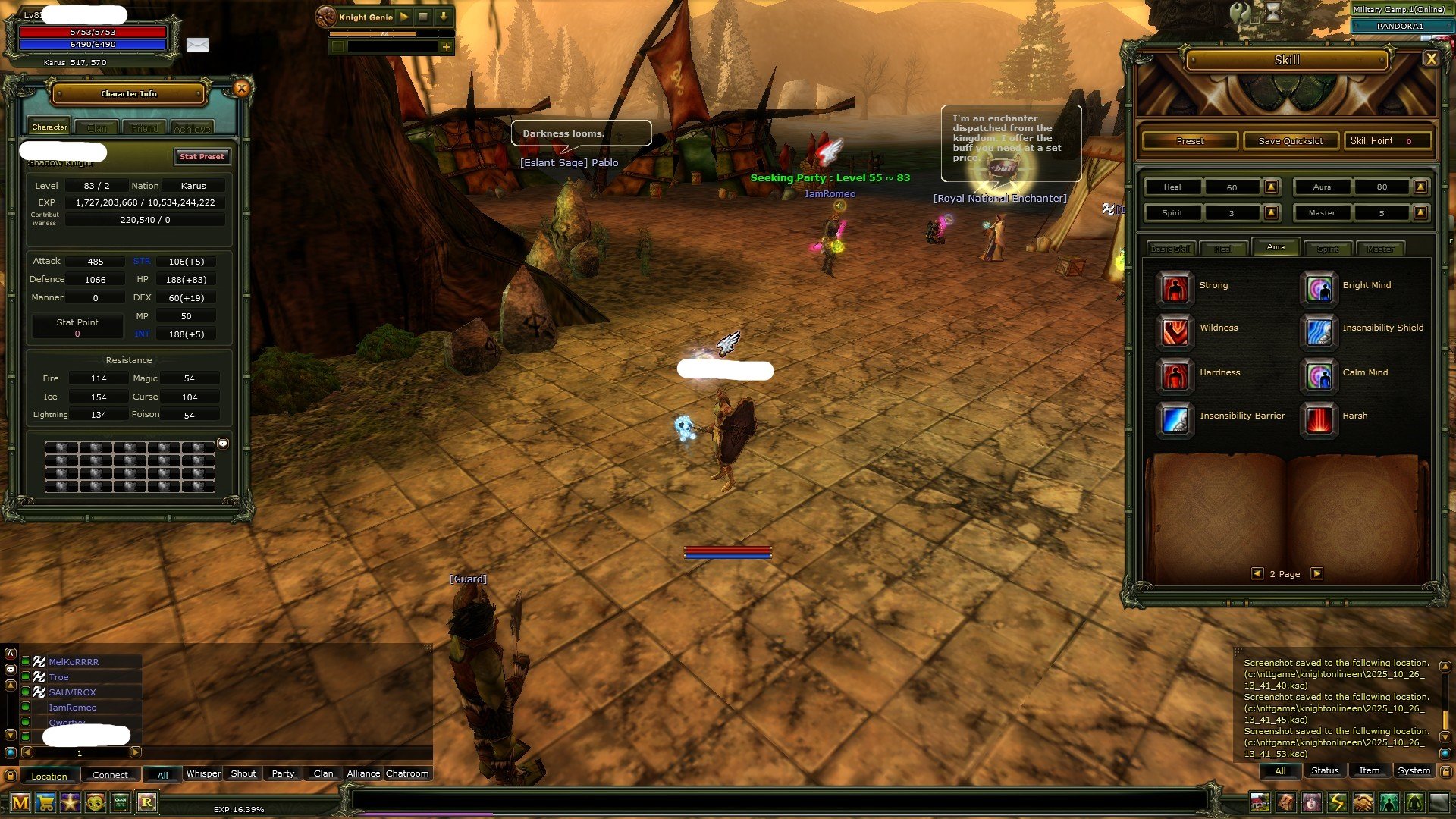Show the System log tab
Screen dimensions: 1456x819
tap(1414, 771)
